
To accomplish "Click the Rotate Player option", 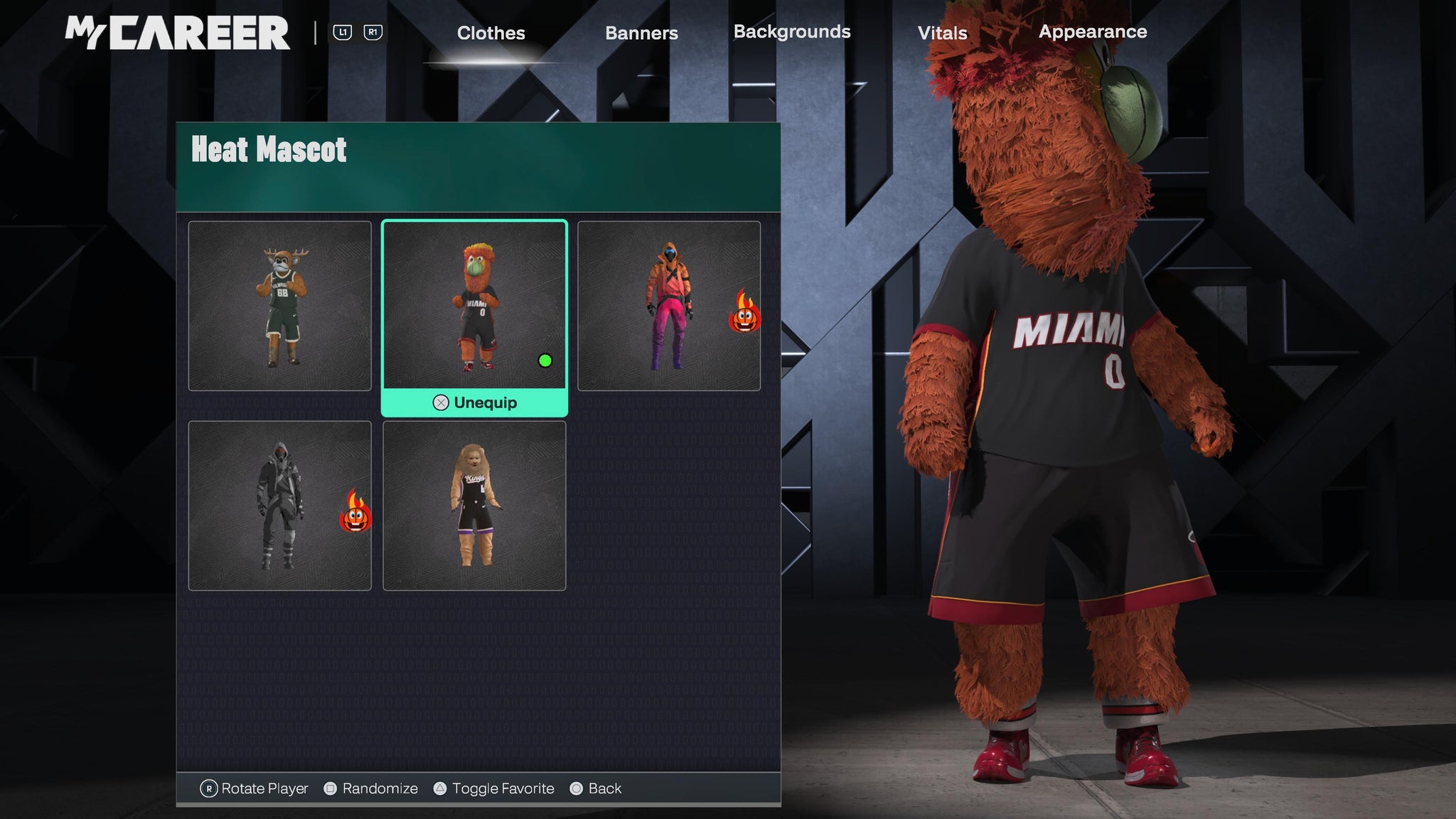I will [x=255, y=788].
